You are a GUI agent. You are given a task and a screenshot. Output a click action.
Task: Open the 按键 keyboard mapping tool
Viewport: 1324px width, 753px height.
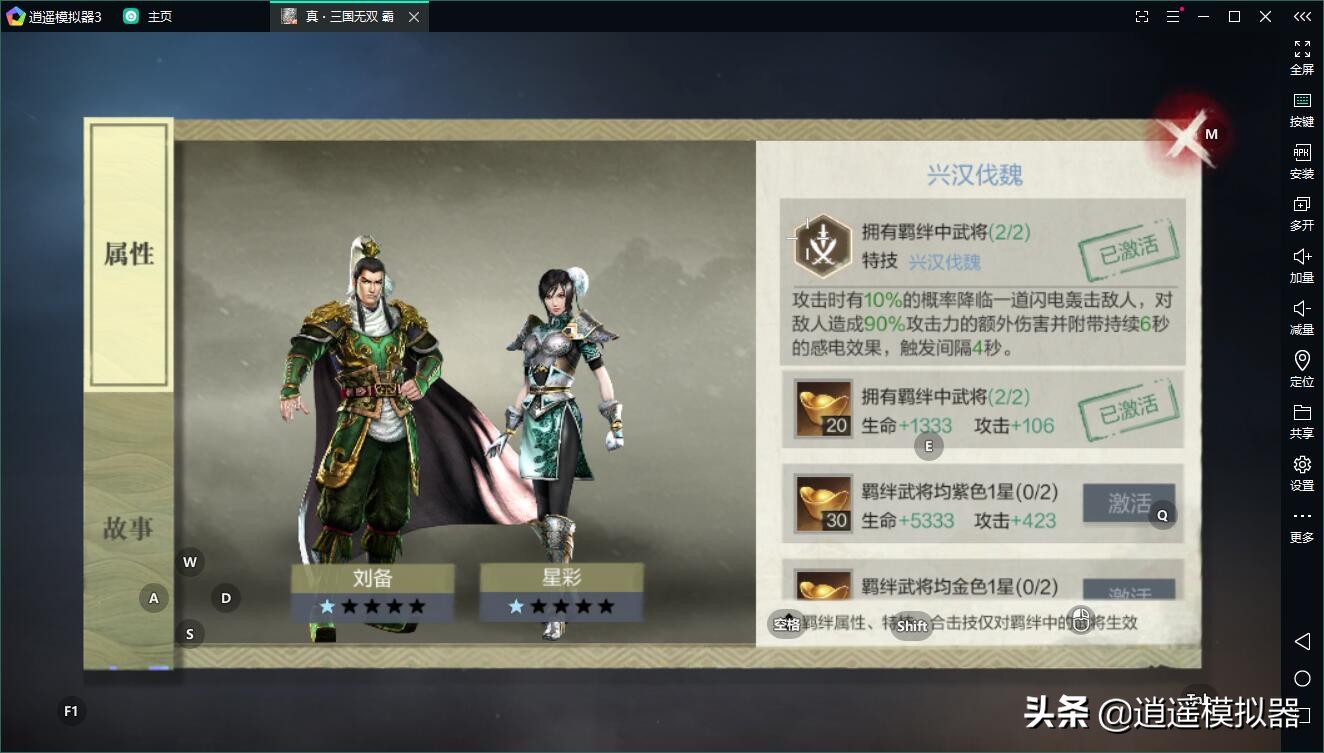tap(1301, 109)
